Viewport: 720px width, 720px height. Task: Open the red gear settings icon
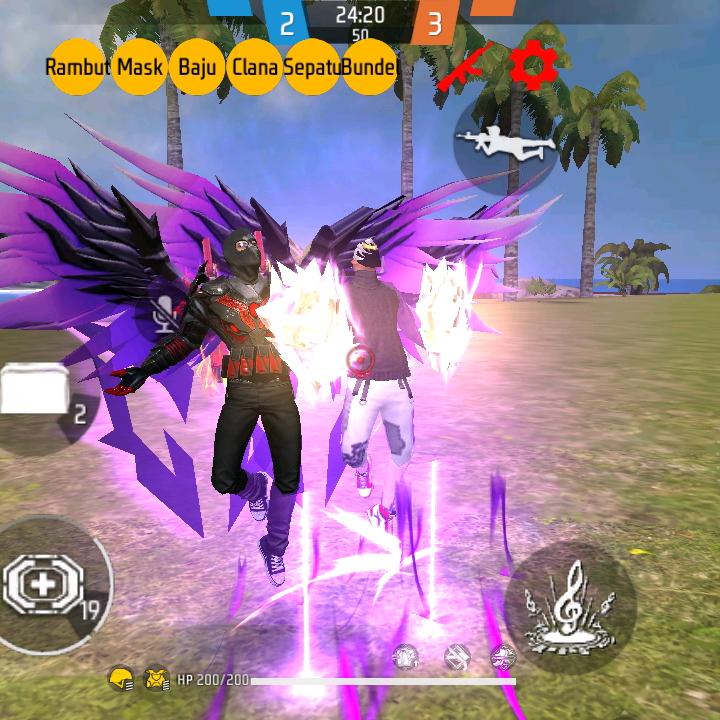pyautogui.click(x=533, y=65)
